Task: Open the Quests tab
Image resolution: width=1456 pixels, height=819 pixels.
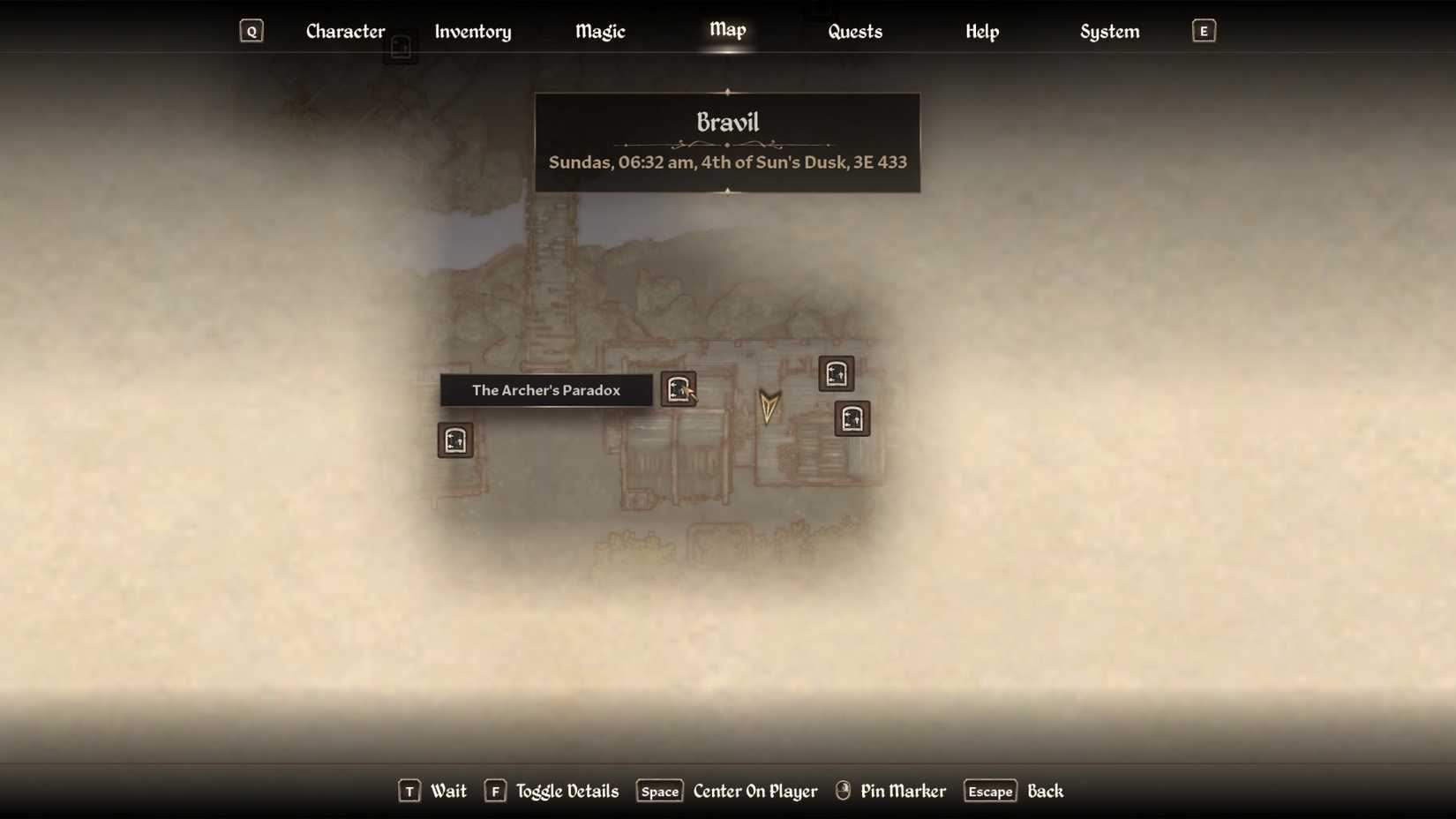Action: 854,31
